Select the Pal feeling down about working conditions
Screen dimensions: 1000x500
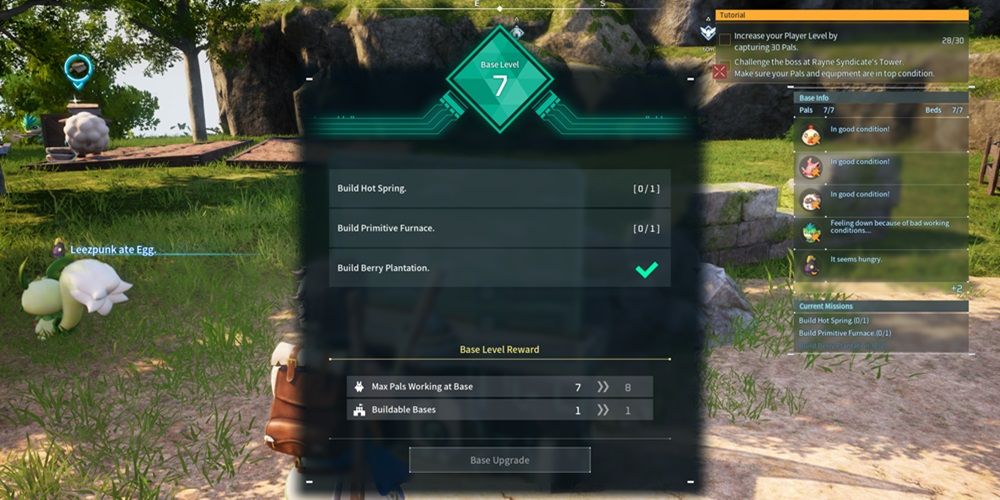pos(882,231)
